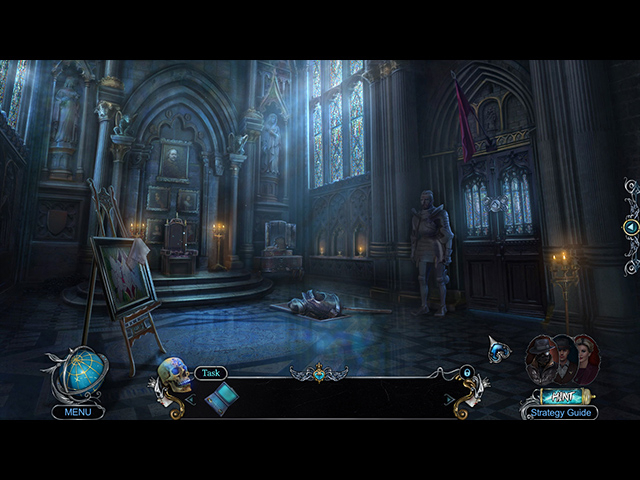Toggle the inventory lock icon
640x480 pixels.
467,373
